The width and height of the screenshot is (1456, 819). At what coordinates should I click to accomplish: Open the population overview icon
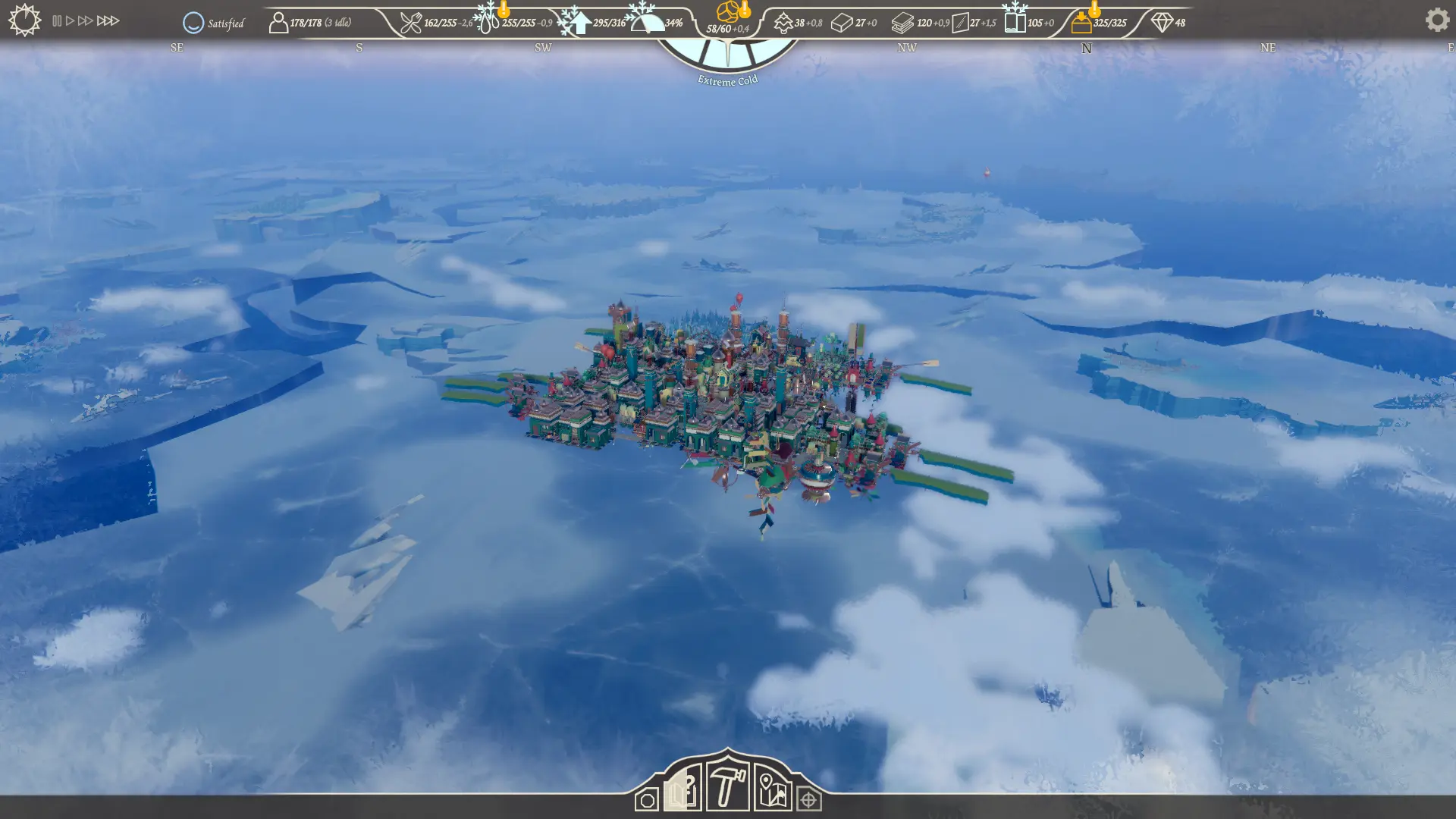click(x=278, y=23)
